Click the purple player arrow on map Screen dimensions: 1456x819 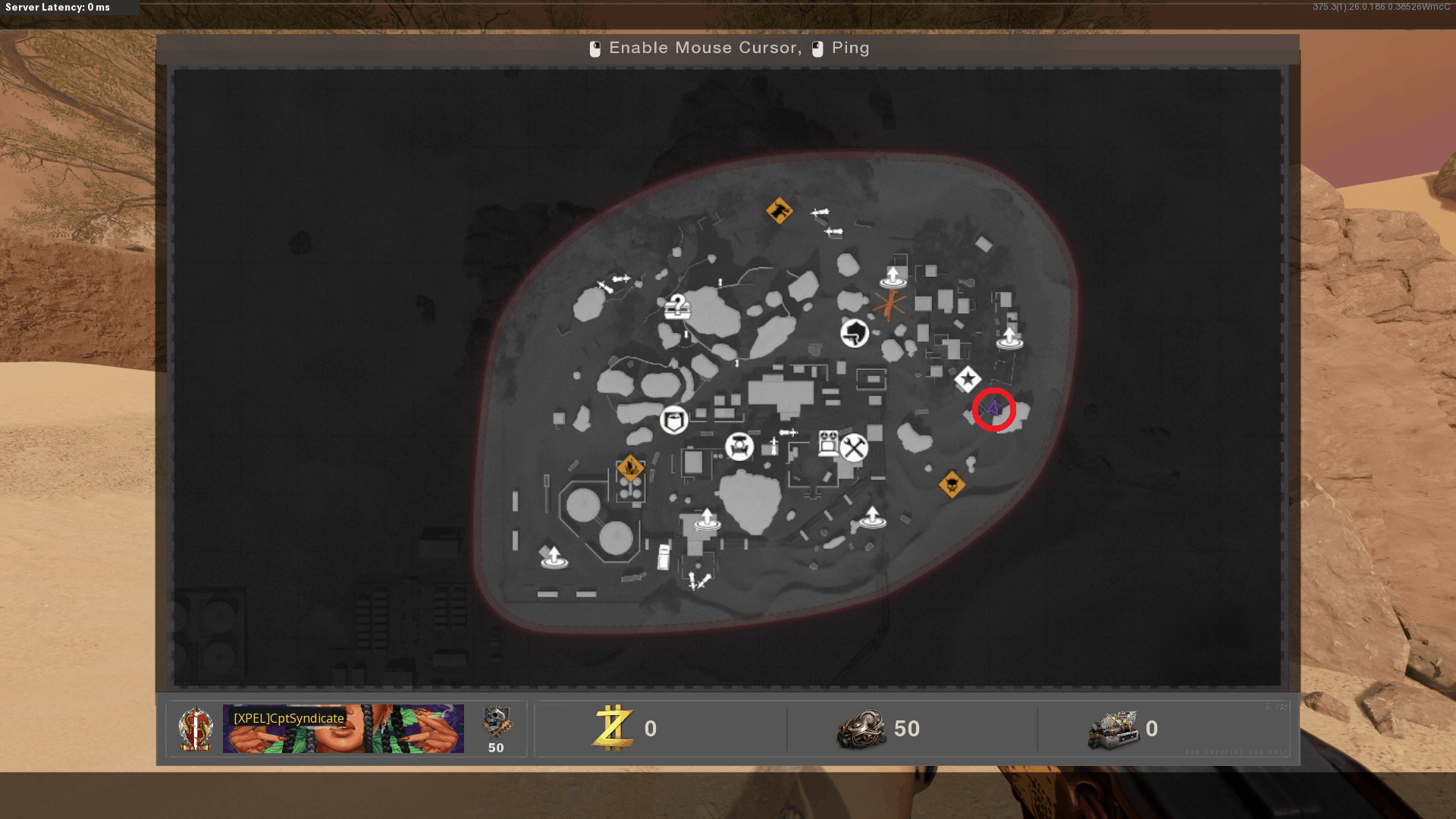pos(993,409)
